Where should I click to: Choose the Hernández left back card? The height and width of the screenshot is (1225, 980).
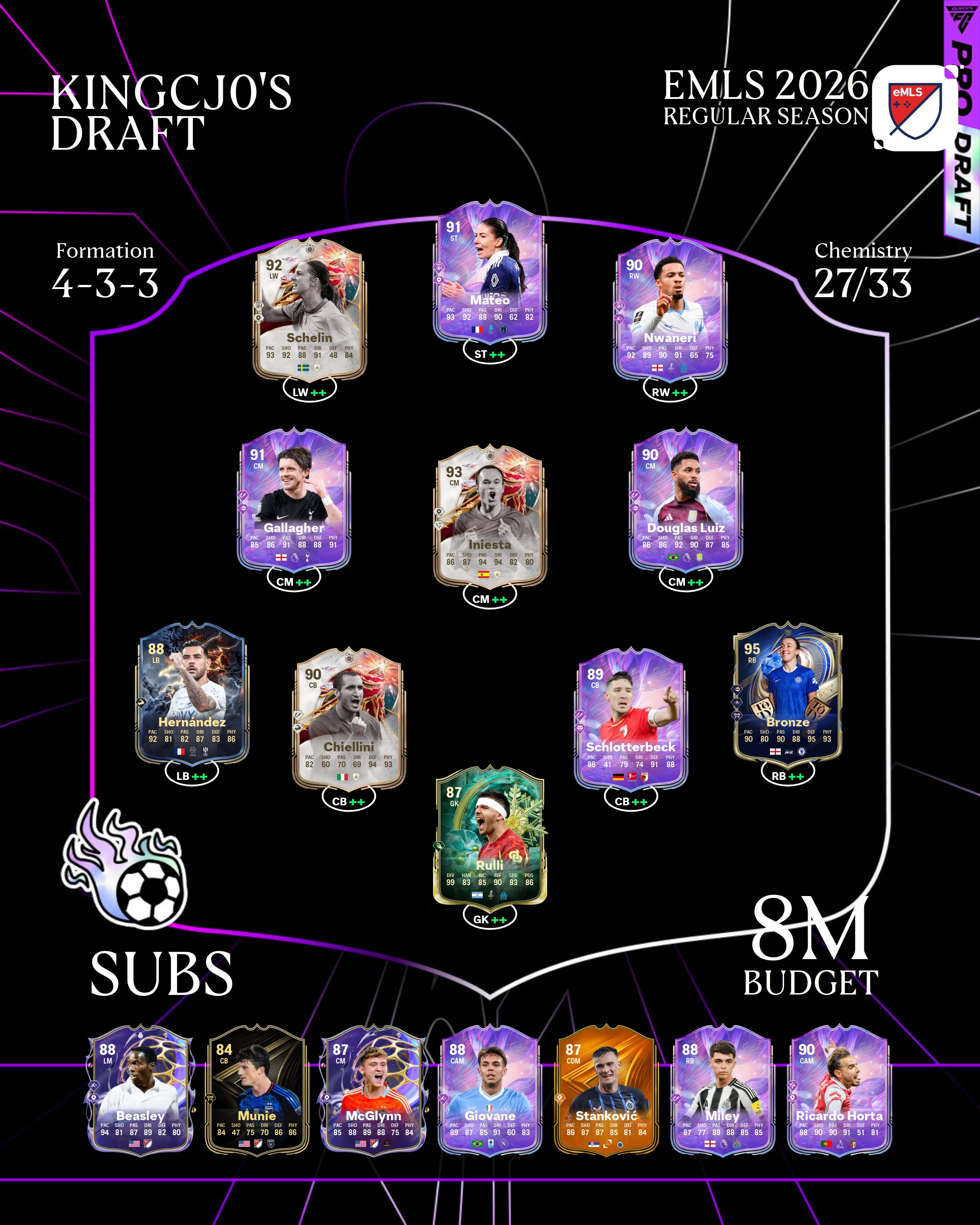point(192,694)
